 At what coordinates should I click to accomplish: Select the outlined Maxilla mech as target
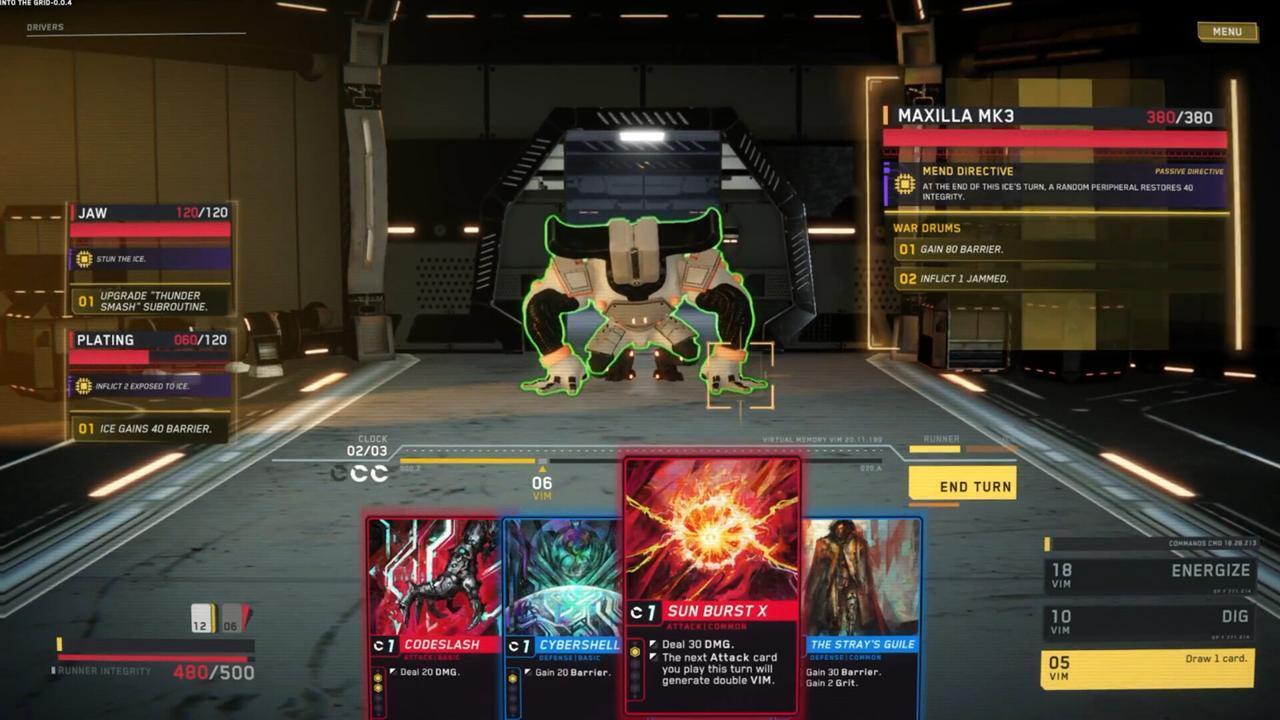click(x=640, y=300)
